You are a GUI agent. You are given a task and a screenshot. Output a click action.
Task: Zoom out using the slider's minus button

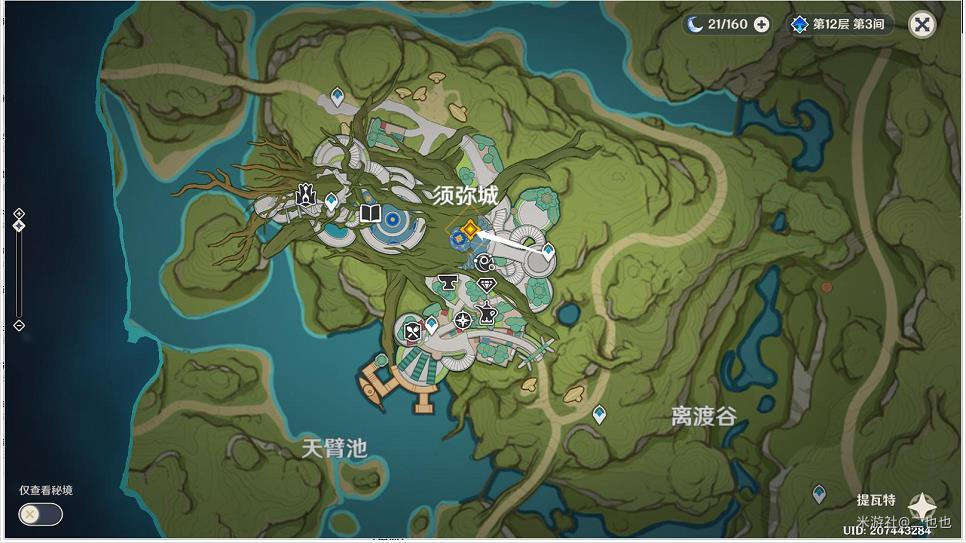coord(19,325)
